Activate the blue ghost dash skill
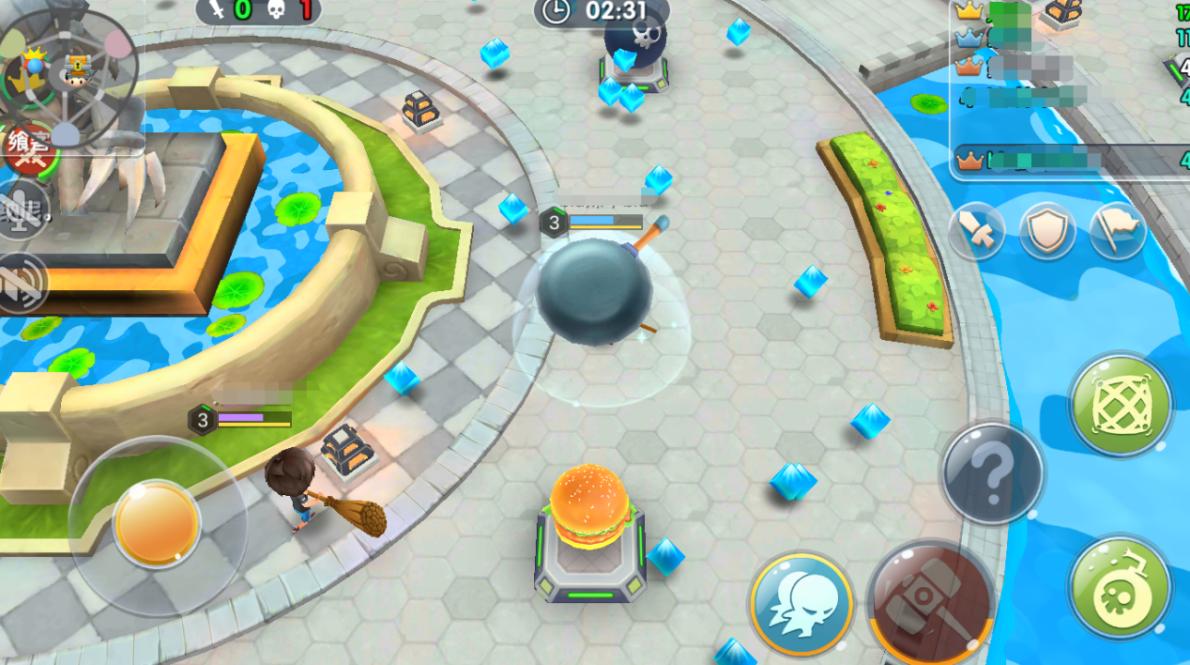The image size is (1190, 665). [800, 603]
